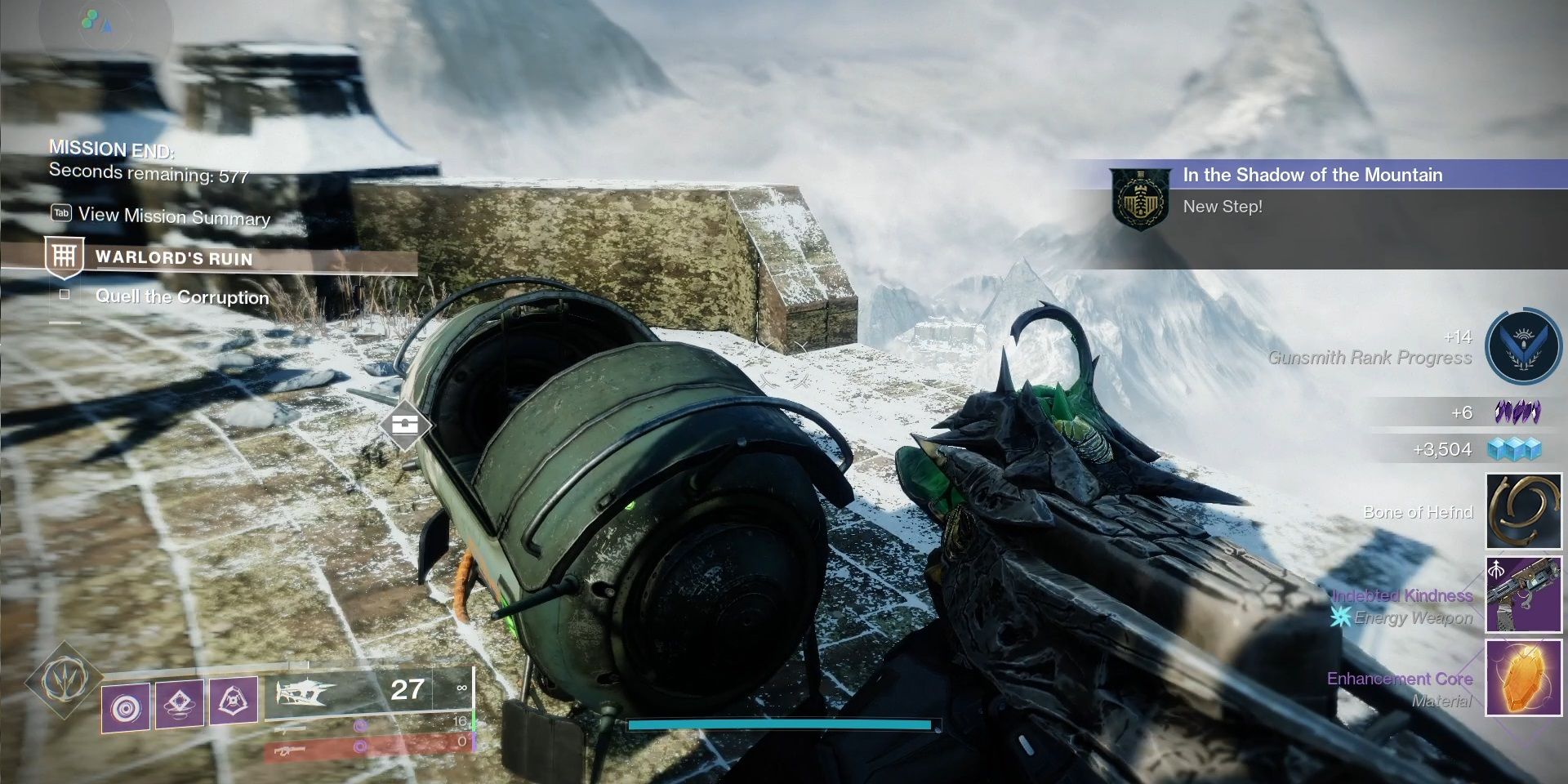Viewport: 1568px width, 784px height.
Task: Select the Gunsmith Rank Progress emblem
Action: pyautogui.click(x=1523, y=347)
